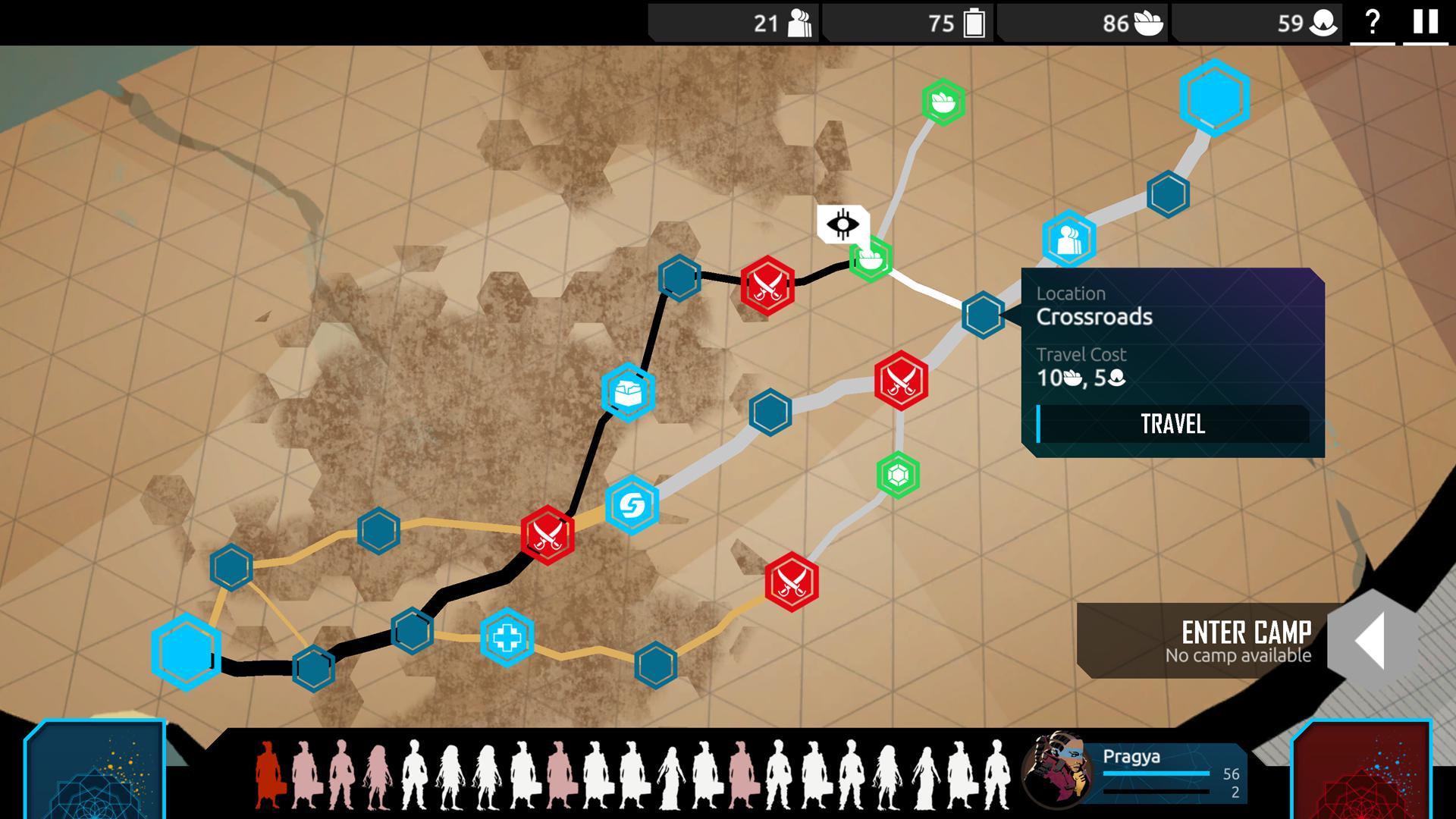The height and width of the screenshot is (819, 1456).
Task: Select the Crossroads hexagon node on the map
Action: 984,315
